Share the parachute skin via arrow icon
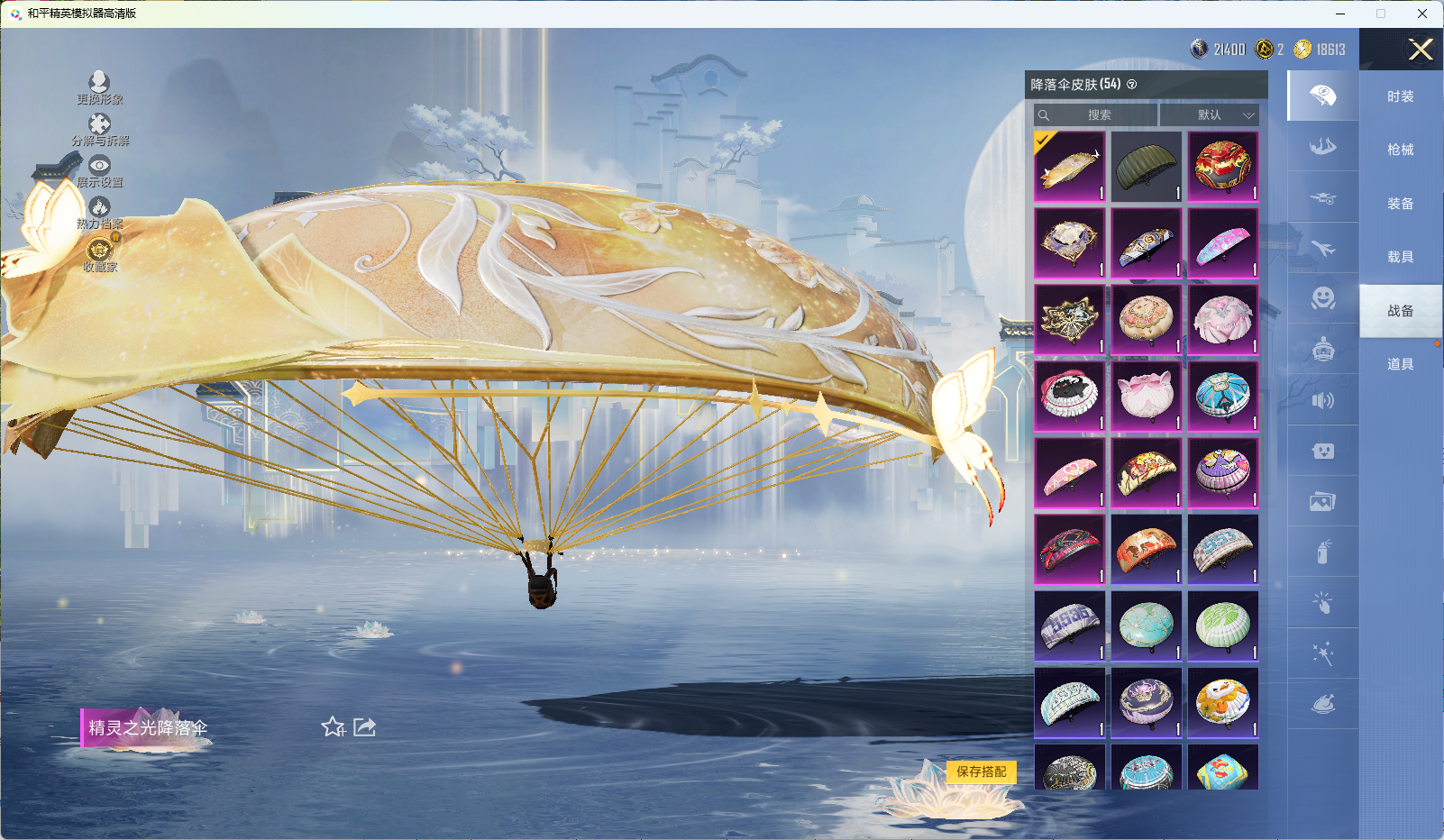 click(x=364, y=726)
